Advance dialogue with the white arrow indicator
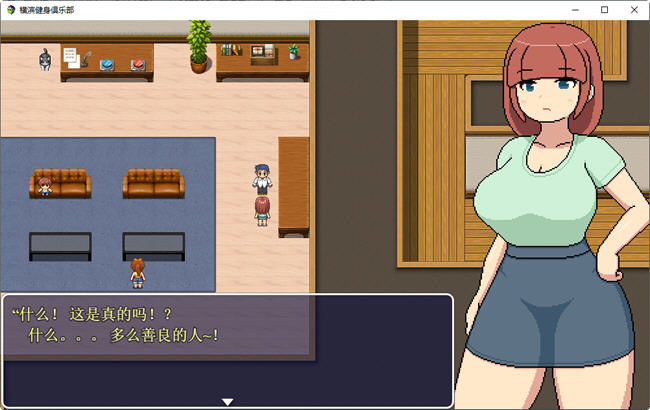The height and width of the screenshot is (410, 650). (x=228, y=401)
